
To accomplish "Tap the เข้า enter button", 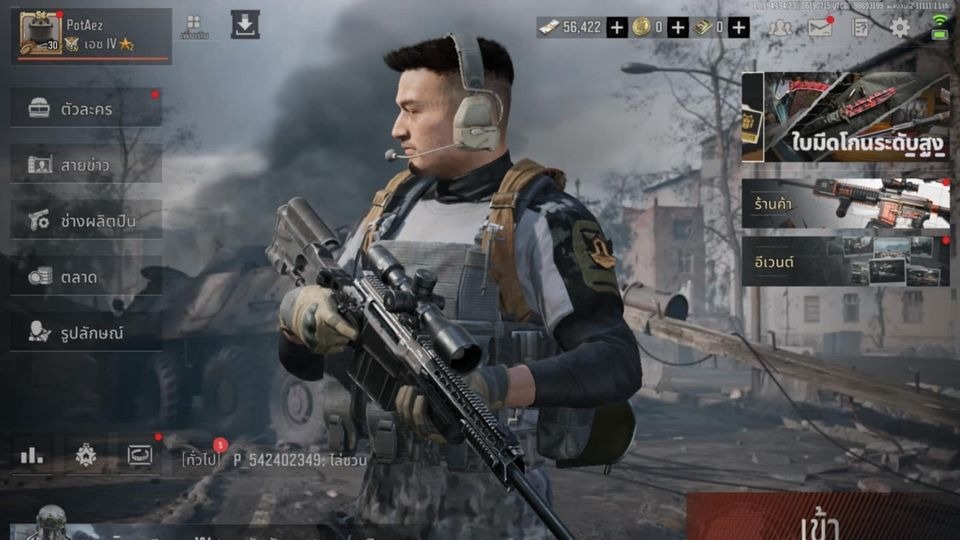I will pos(822,518).
